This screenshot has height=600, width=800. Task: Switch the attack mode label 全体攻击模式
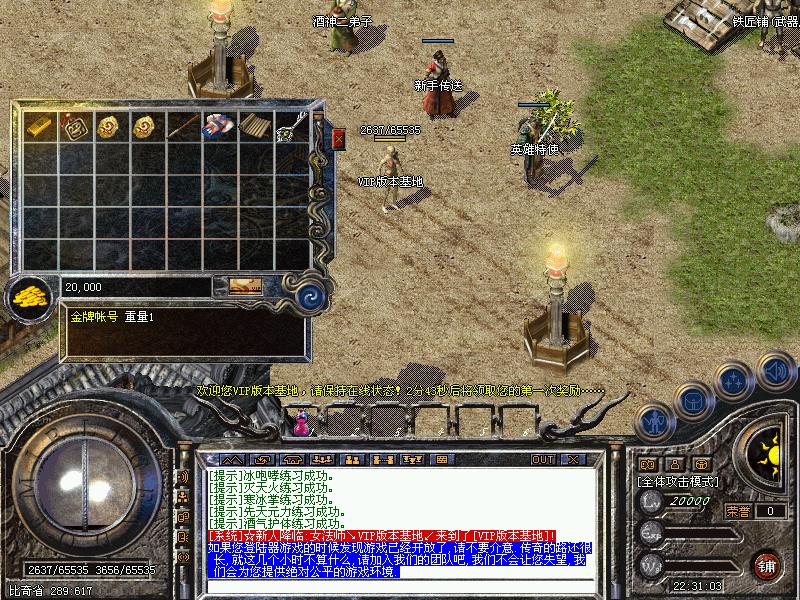[675, 481]
